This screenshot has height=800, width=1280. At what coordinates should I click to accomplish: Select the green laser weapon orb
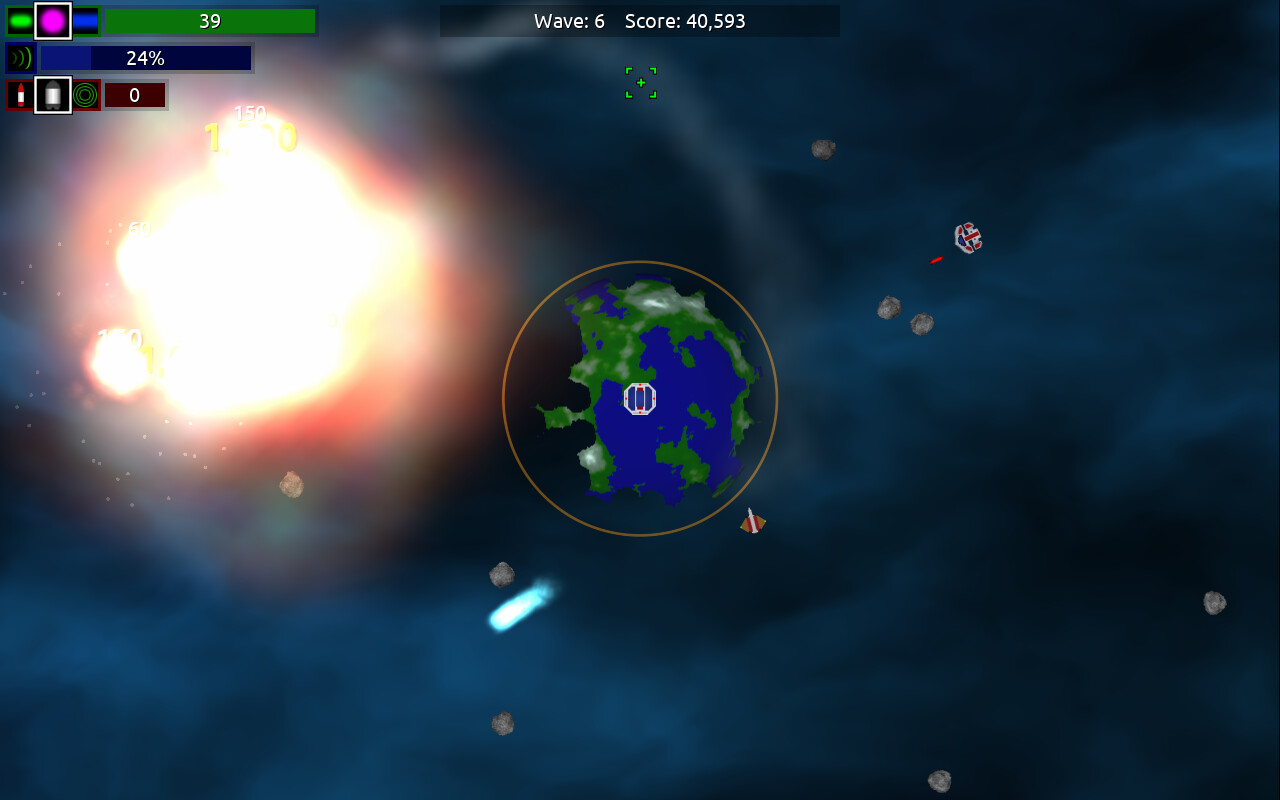[x=21, y=19]
